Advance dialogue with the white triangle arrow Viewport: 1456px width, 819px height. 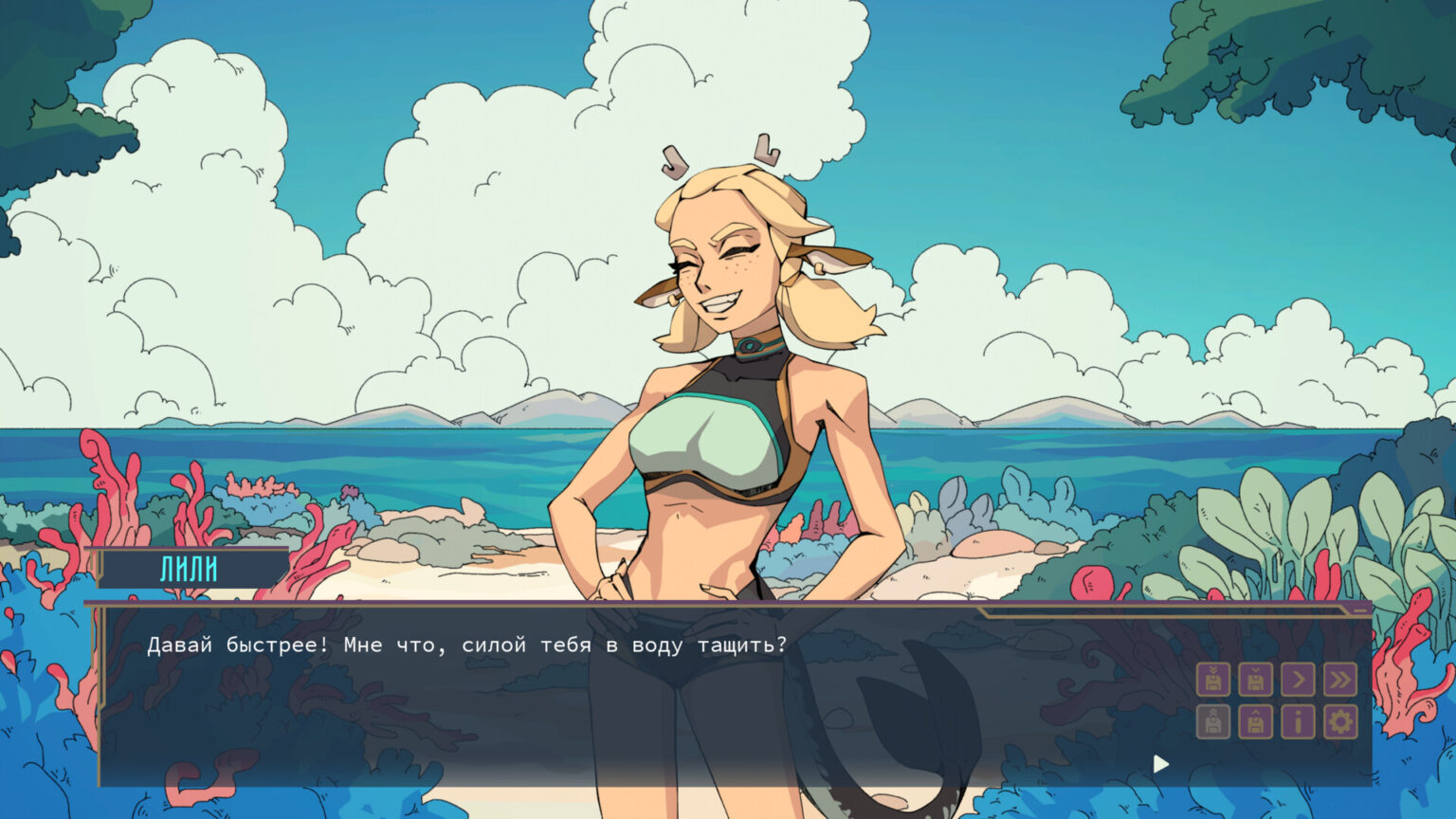1161,764
